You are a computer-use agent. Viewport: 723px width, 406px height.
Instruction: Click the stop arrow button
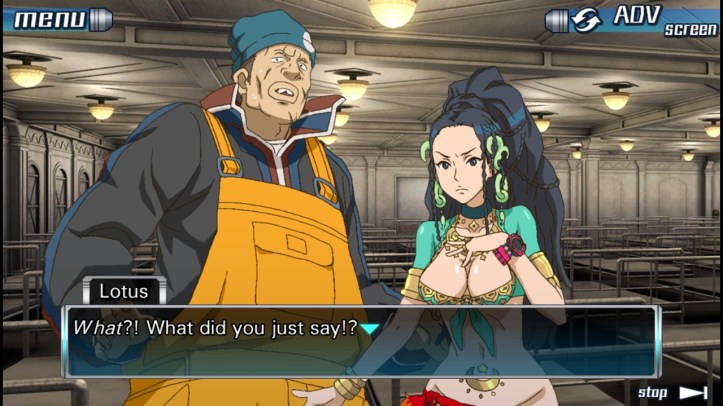673,393
